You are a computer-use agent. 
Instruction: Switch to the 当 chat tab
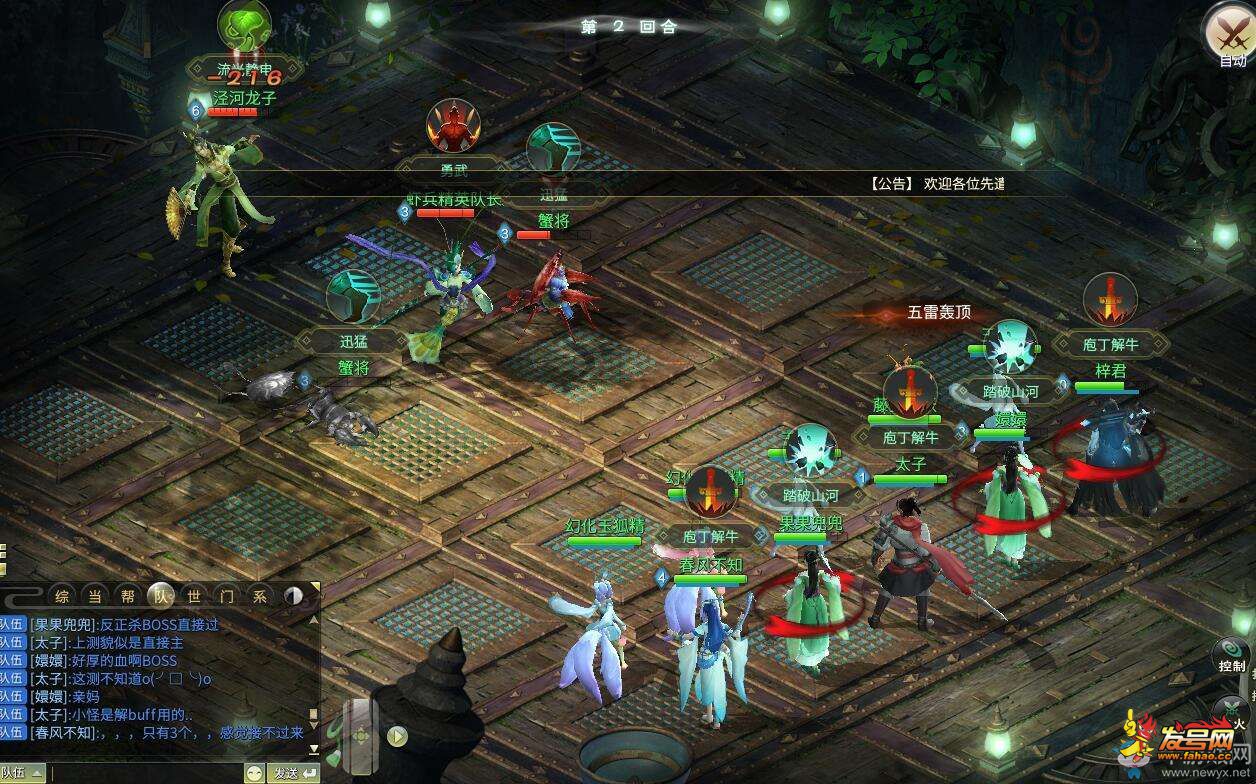pos(95,596)
